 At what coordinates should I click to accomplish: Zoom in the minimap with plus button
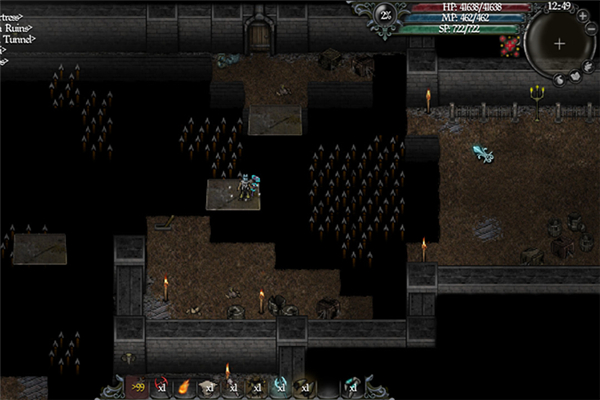(582, 16)
